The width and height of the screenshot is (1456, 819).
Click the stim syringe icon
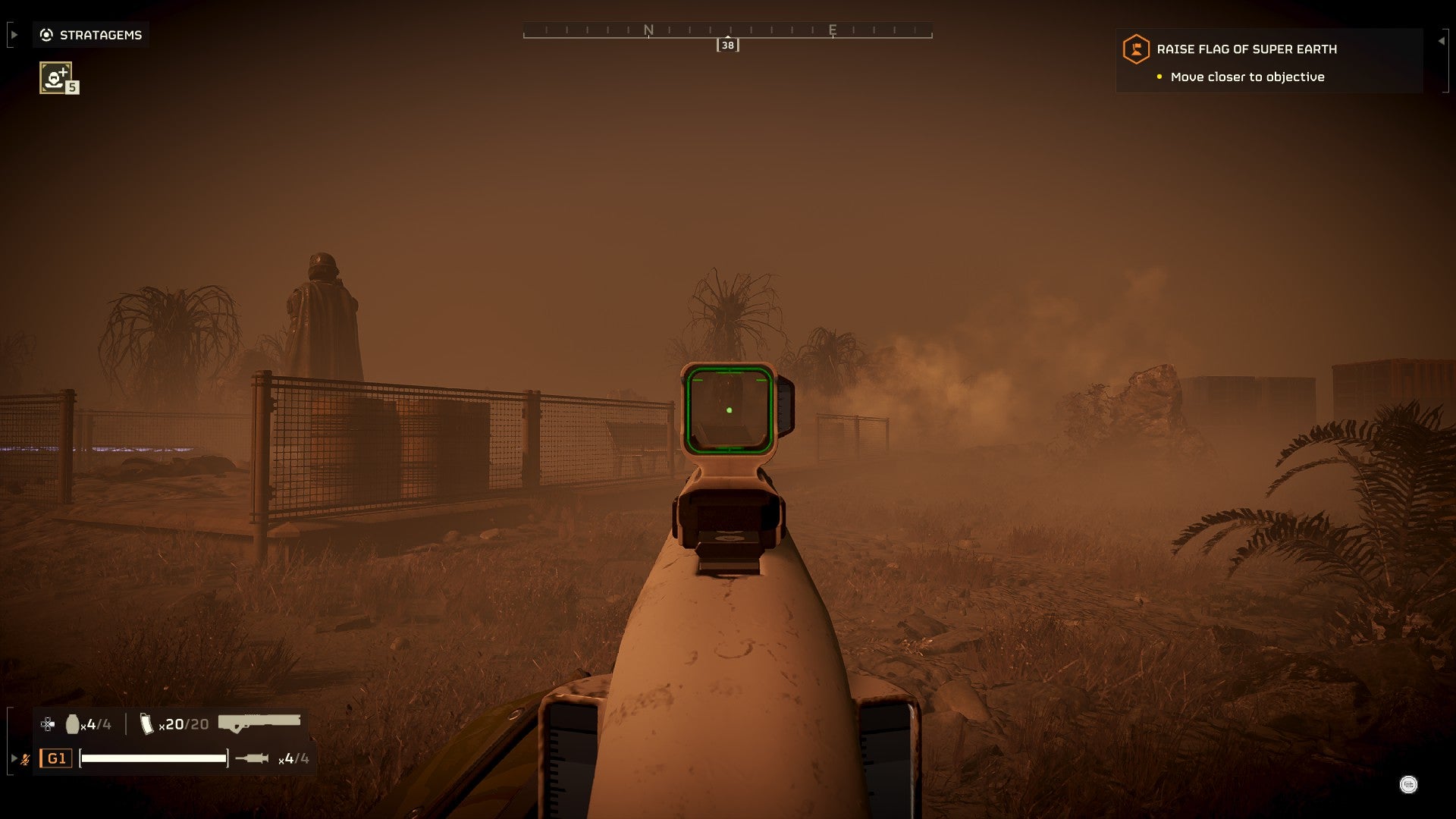click(x=253, y=759)
